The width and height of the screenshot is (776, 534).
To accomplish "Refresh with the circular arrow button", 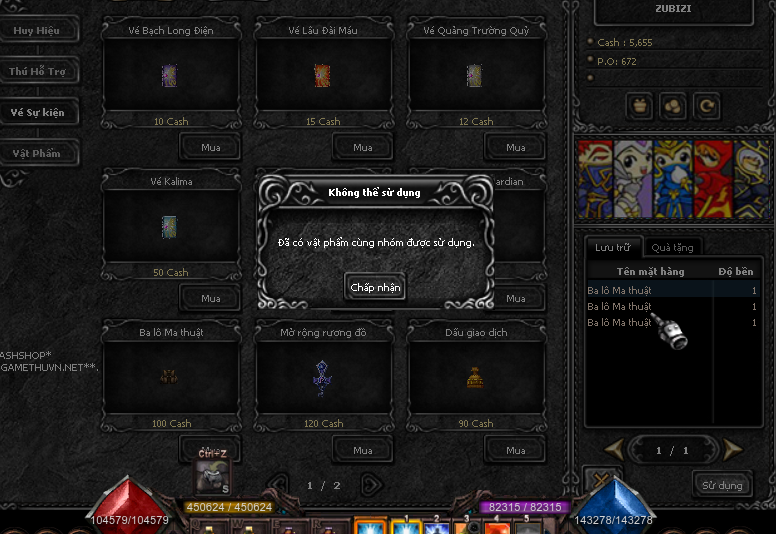I will tap(706, 104).
